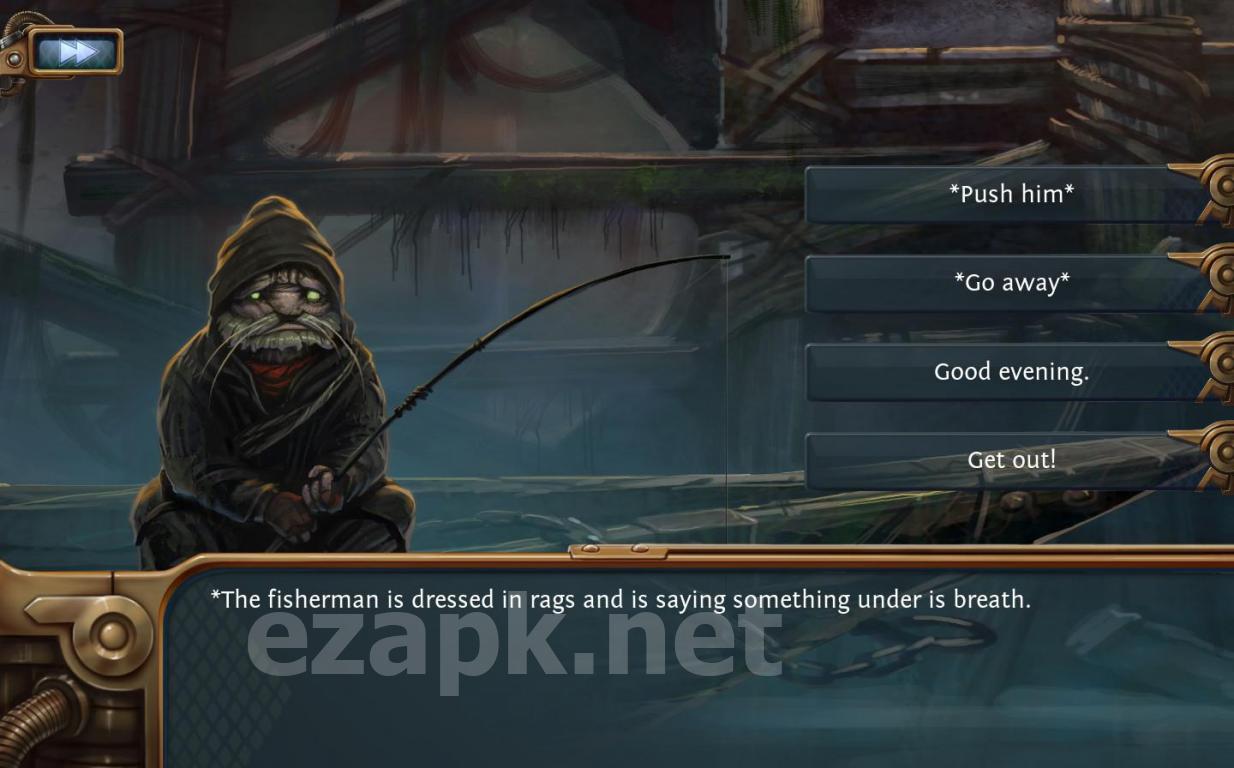Choose the "*Push him*" dialogue option
The height and width of the screenshot is (768, 1234).
coord(1010,194)
